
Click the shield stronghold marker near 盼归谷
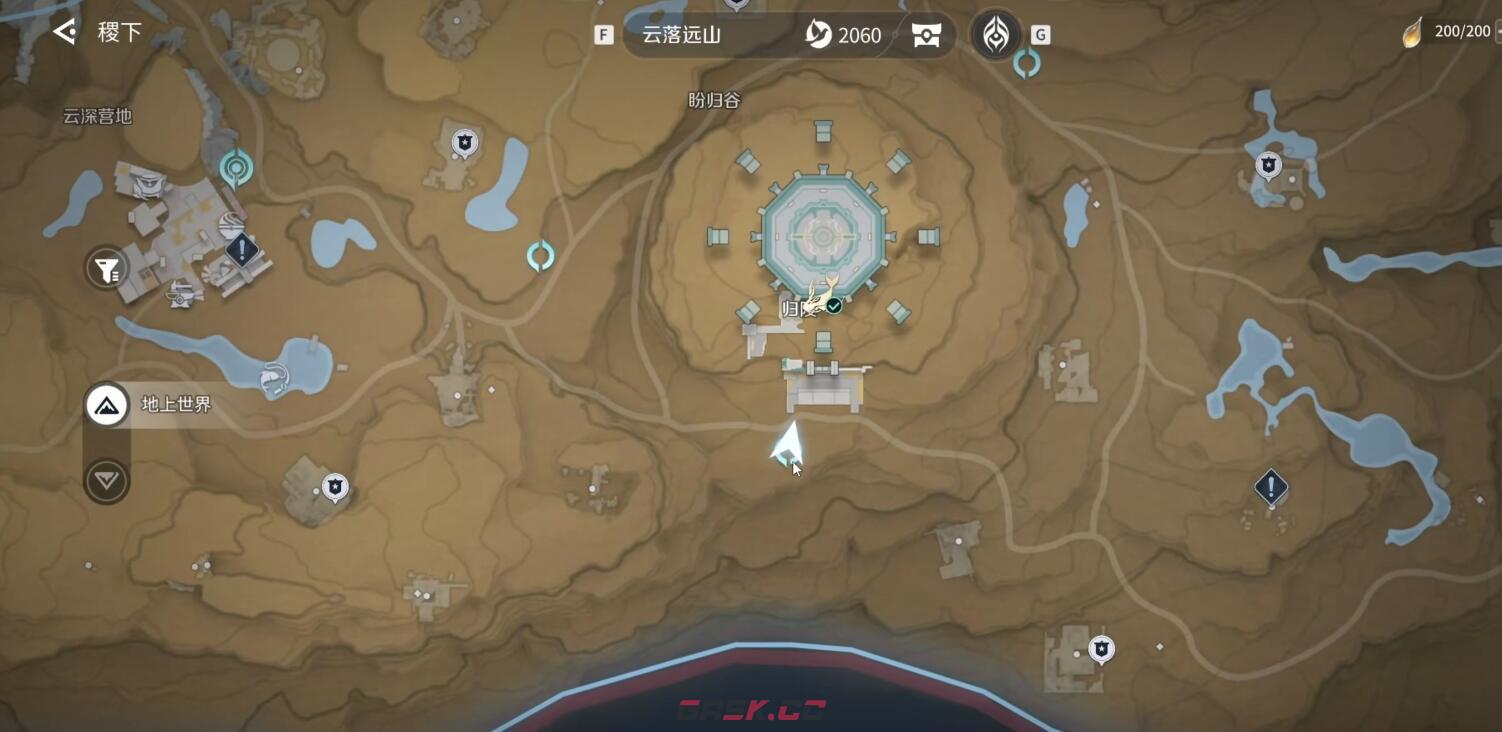click(463, 143)
